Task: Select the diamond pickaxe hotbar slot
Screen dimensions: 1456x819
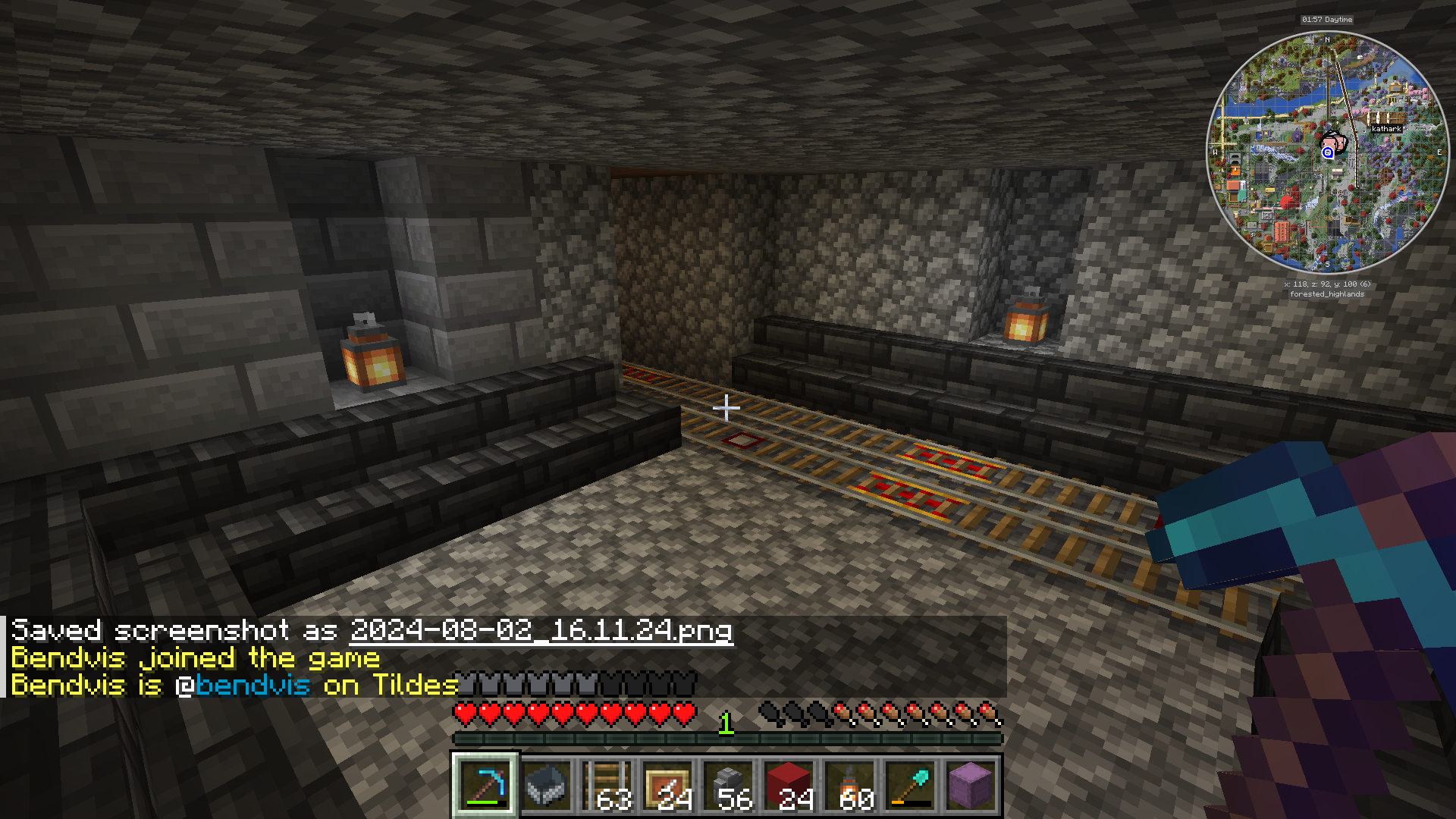Action: click(x=485, y=785)
